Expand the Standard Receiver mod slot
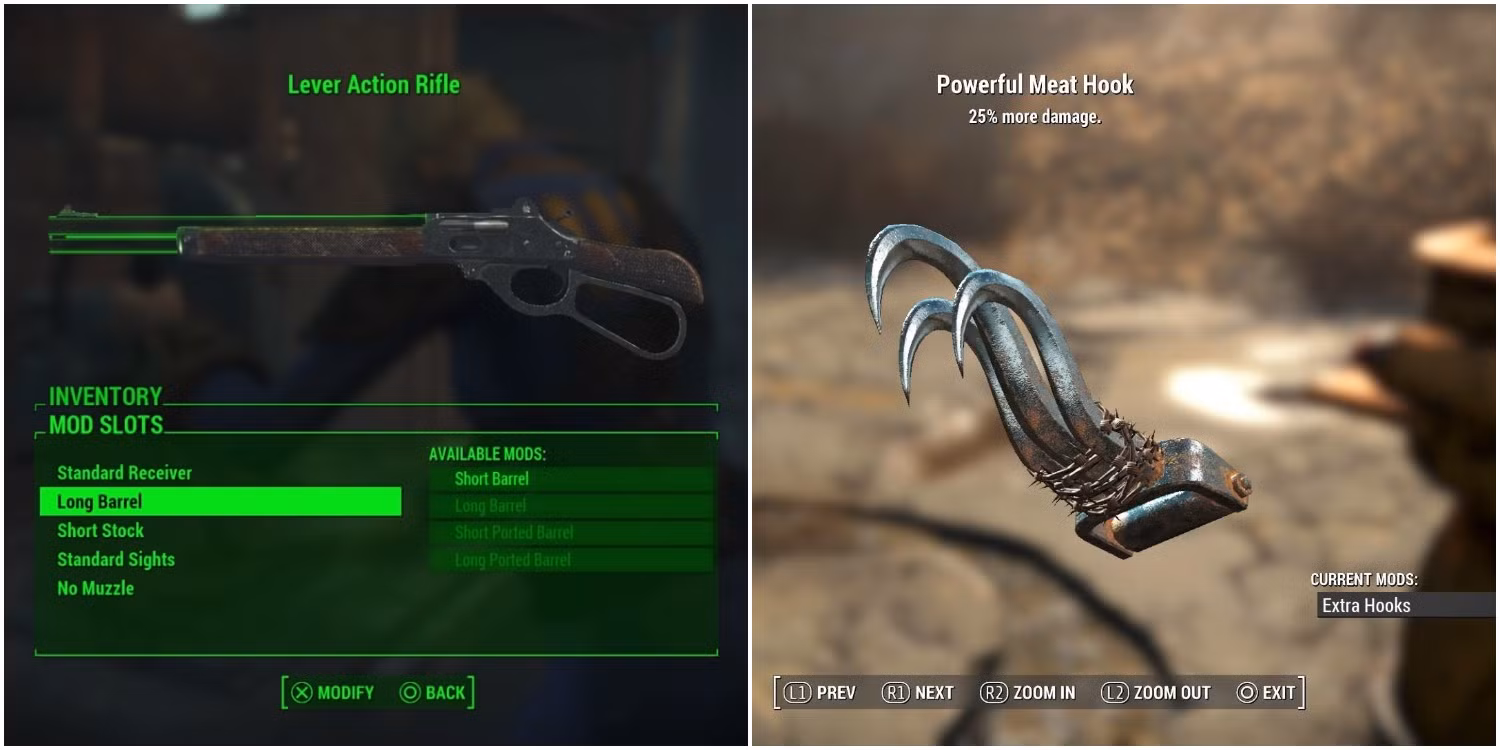The image size is (1500, 750). (123, 473)
